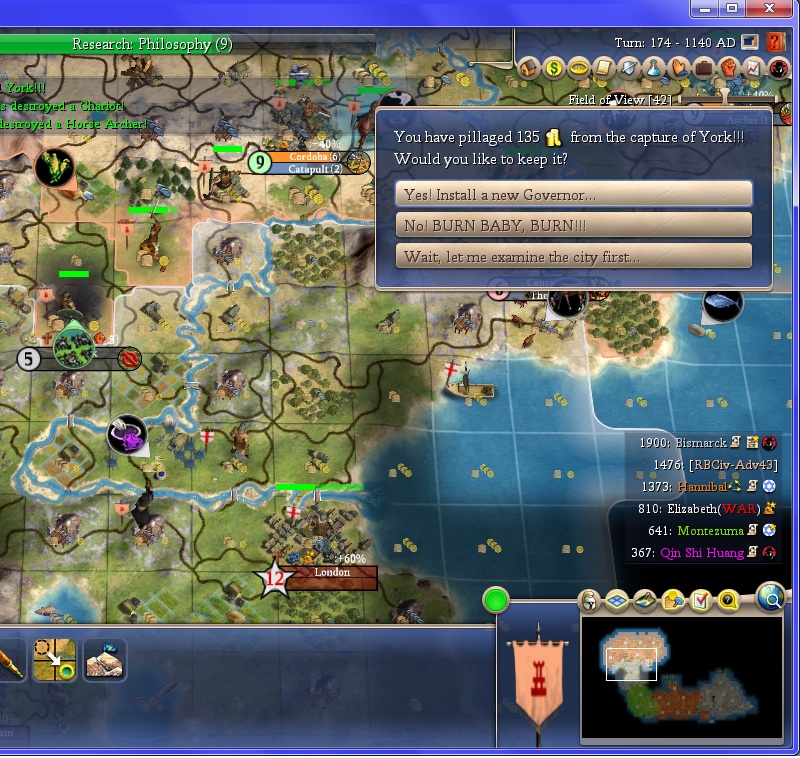Select the Go To move-arrow action

point(54,660)
